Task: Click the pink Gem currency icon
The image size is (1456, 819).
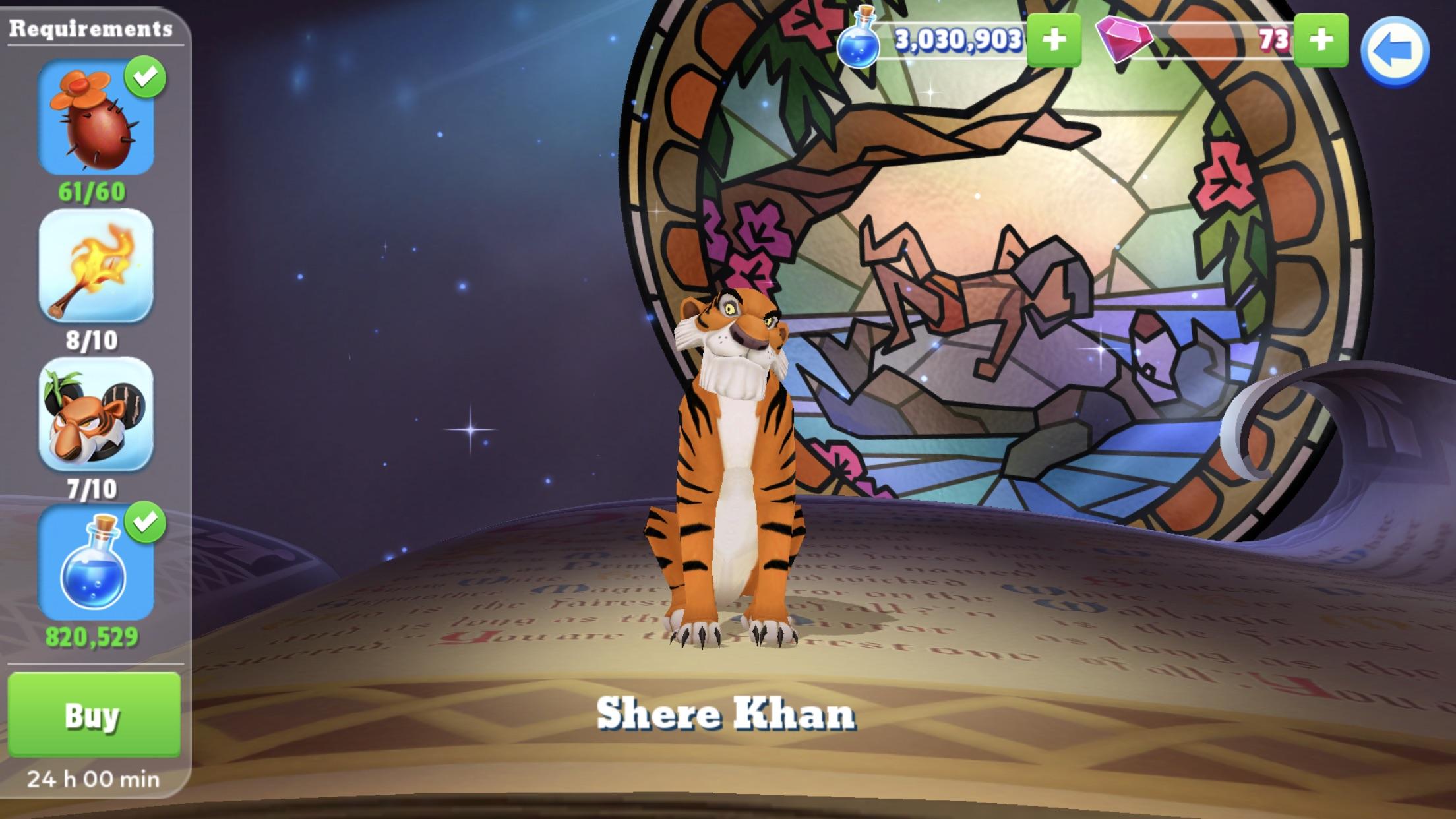Action: click(1128, 41)
